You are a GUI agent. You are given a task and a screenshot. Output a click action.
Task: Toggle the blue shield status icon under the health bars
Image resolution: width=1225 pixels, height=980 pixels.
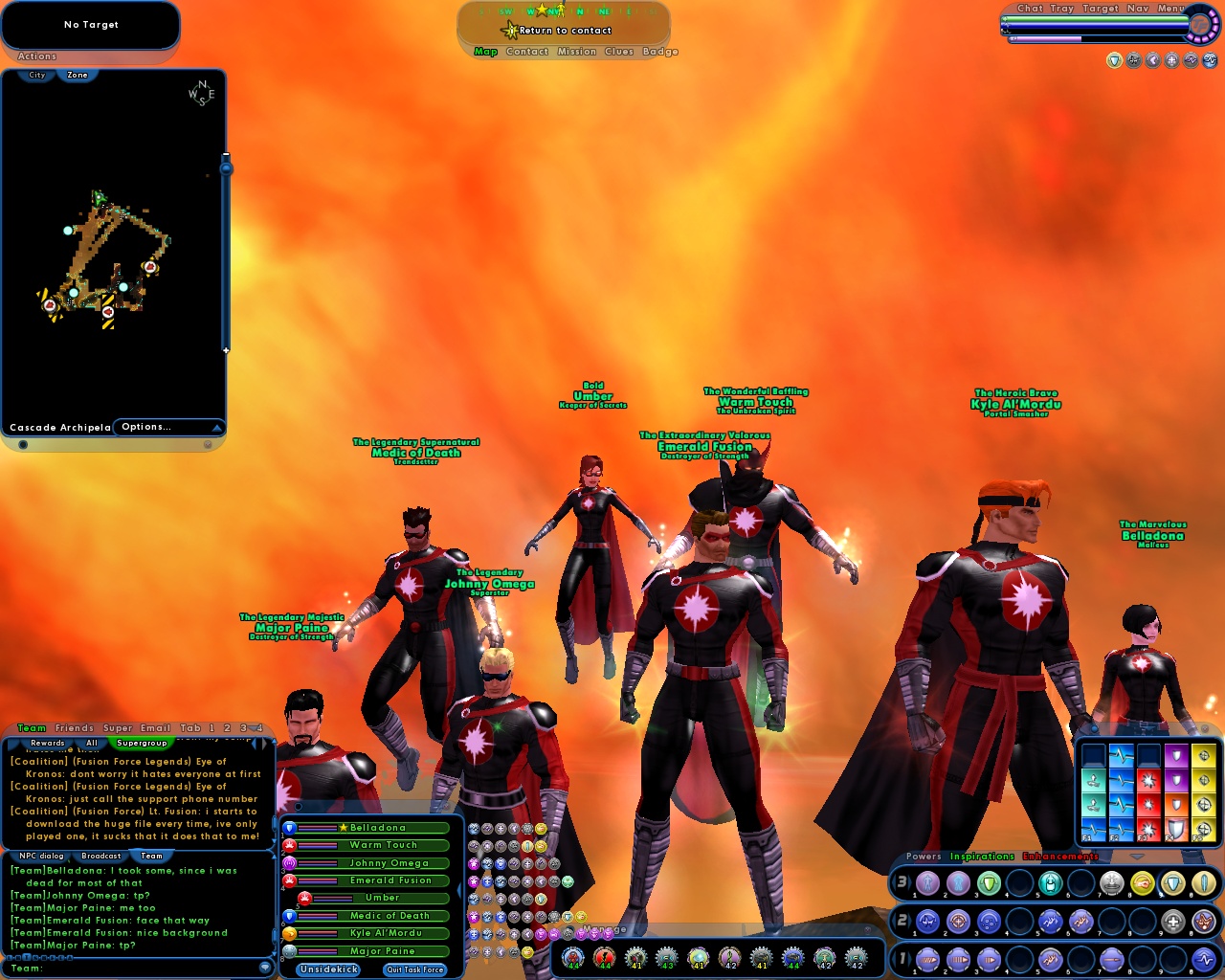coord(1116,60)
